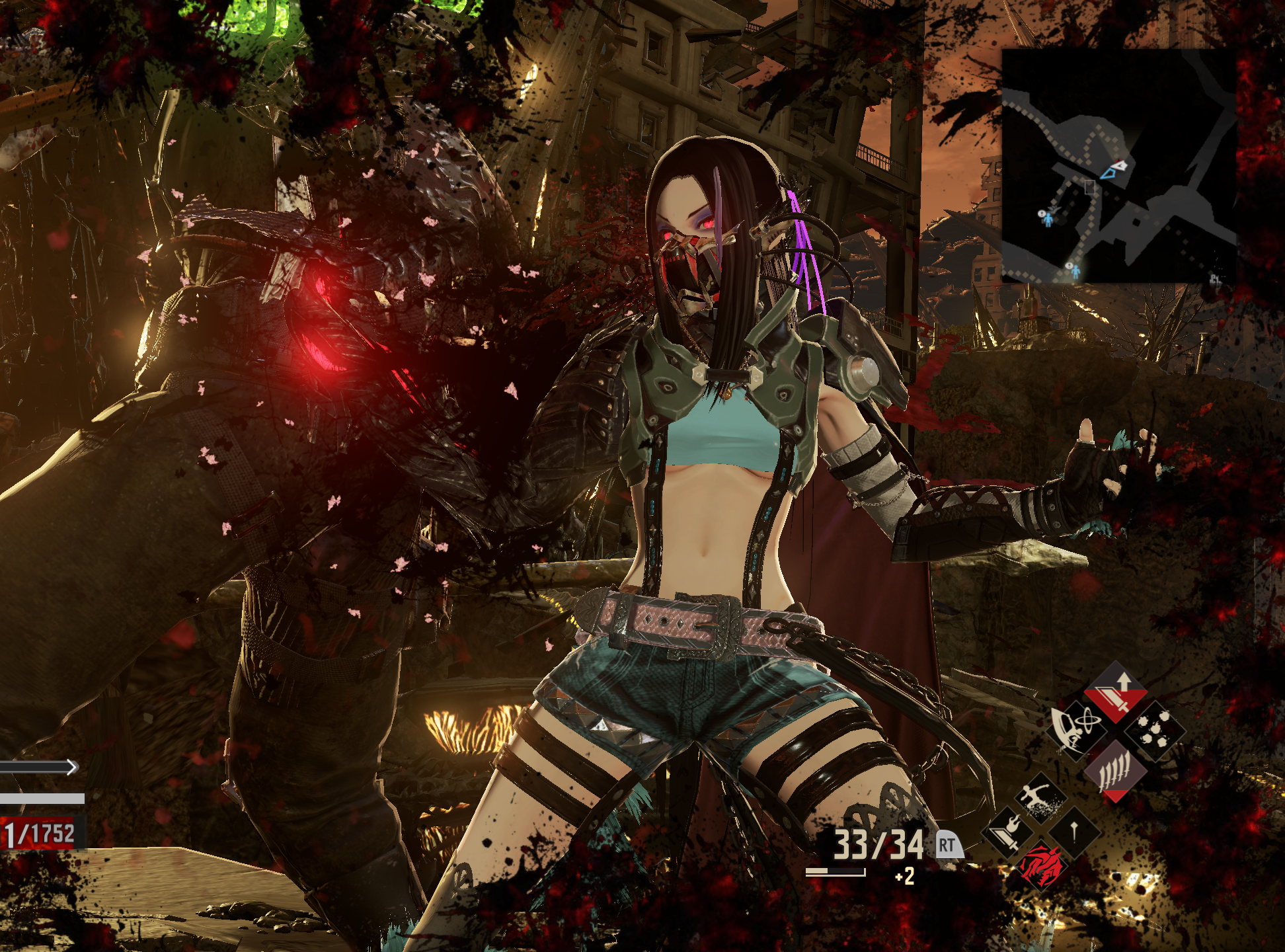Image resolution: width=1285 pixels, height=952 pixels.
Task: Click the red beast emblem icon
Action: [1041, 865]
